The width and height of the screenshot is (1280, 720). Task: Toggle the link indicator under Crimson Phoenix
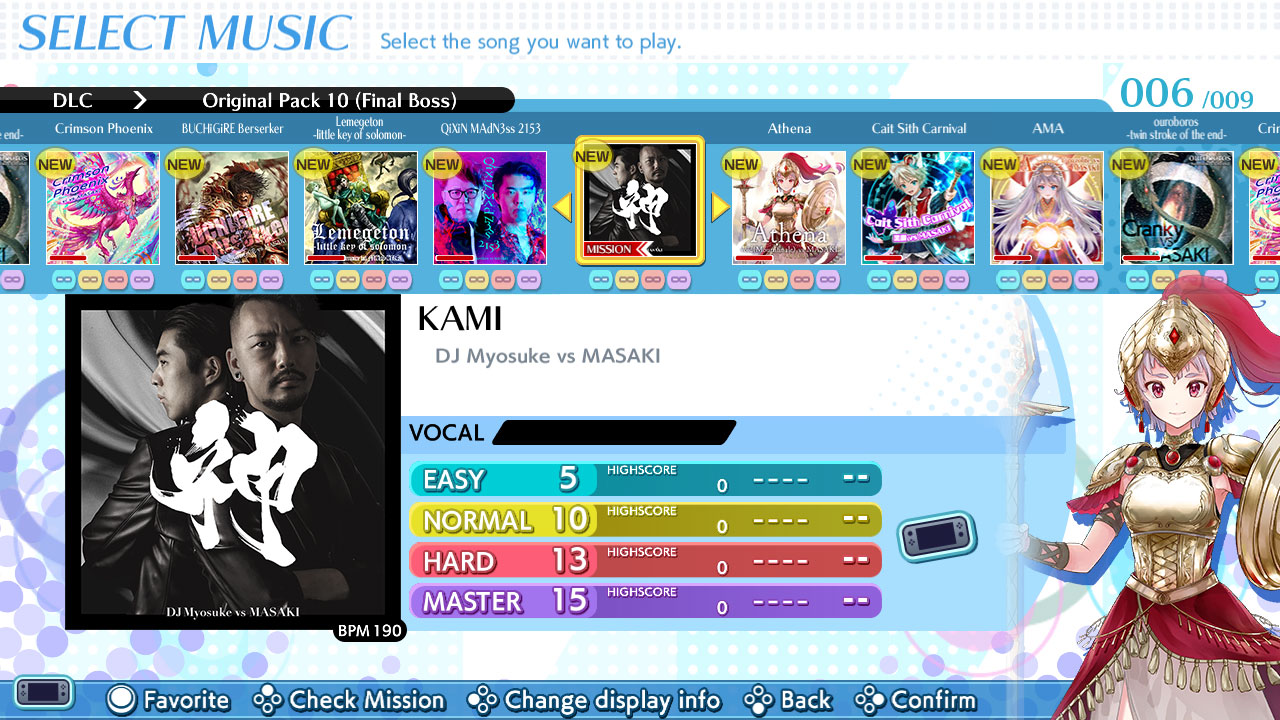coord(103,280)
